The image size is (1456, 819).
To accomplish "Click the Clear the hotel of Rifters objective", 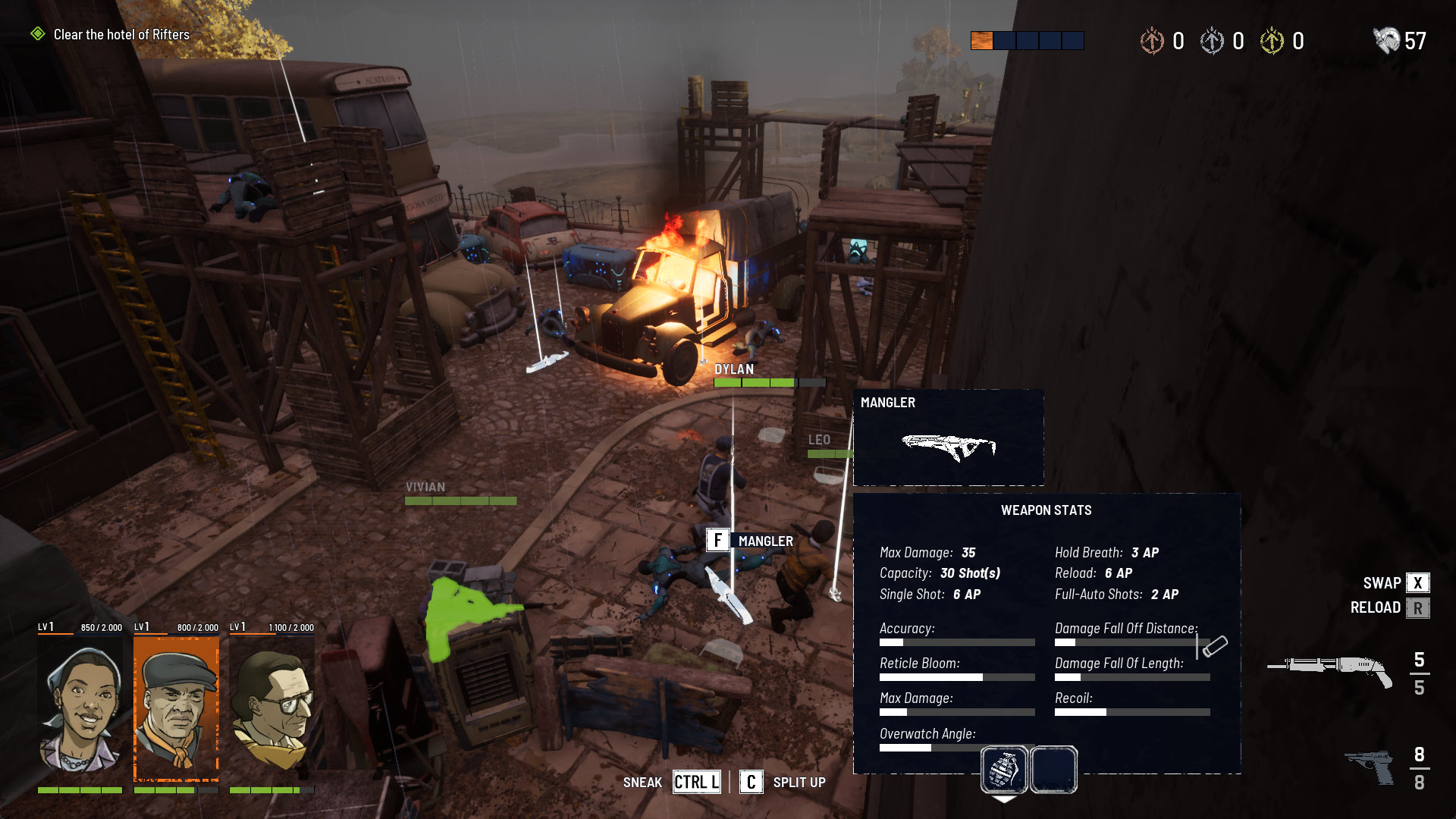I will pos(121,35).
